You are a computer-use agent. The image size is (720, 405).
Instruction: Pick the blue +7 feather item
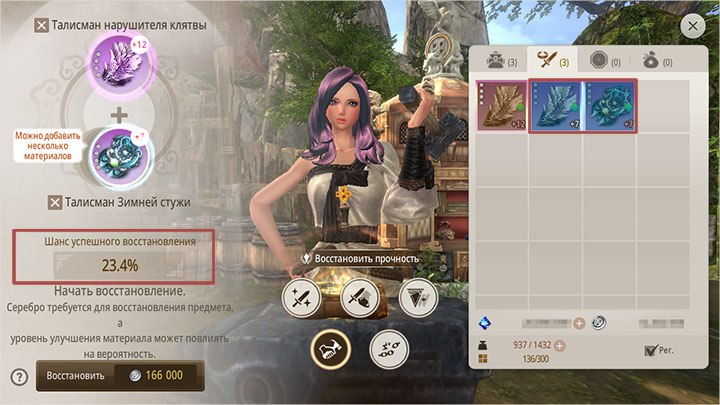point(555,106)
